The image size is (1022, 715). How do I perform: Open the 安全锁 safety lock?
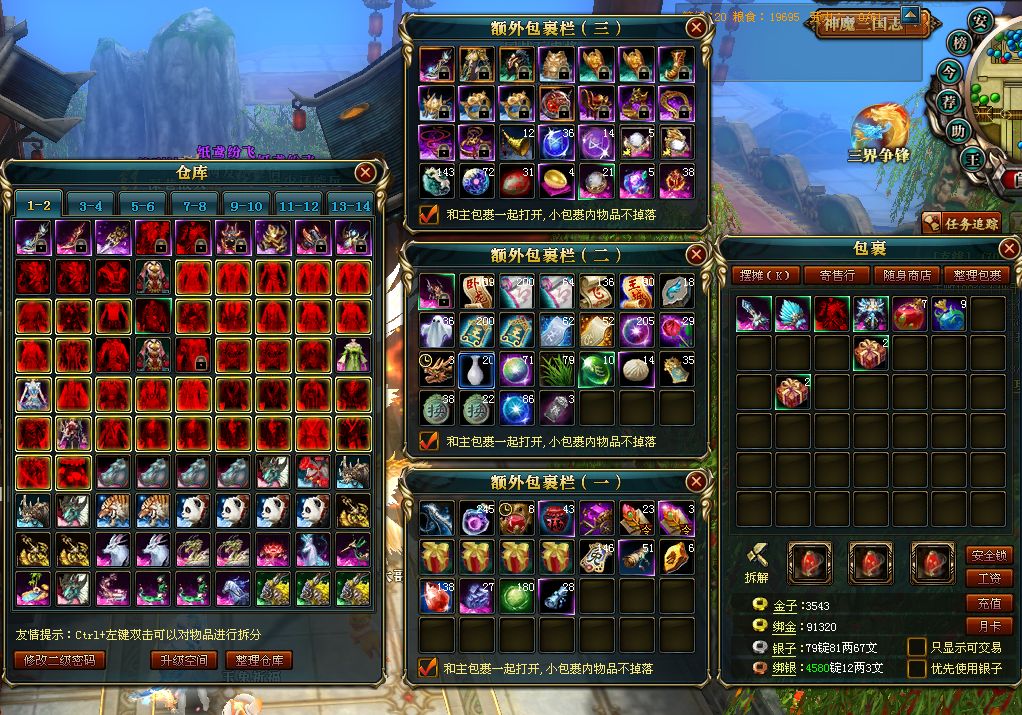[988, 555]
